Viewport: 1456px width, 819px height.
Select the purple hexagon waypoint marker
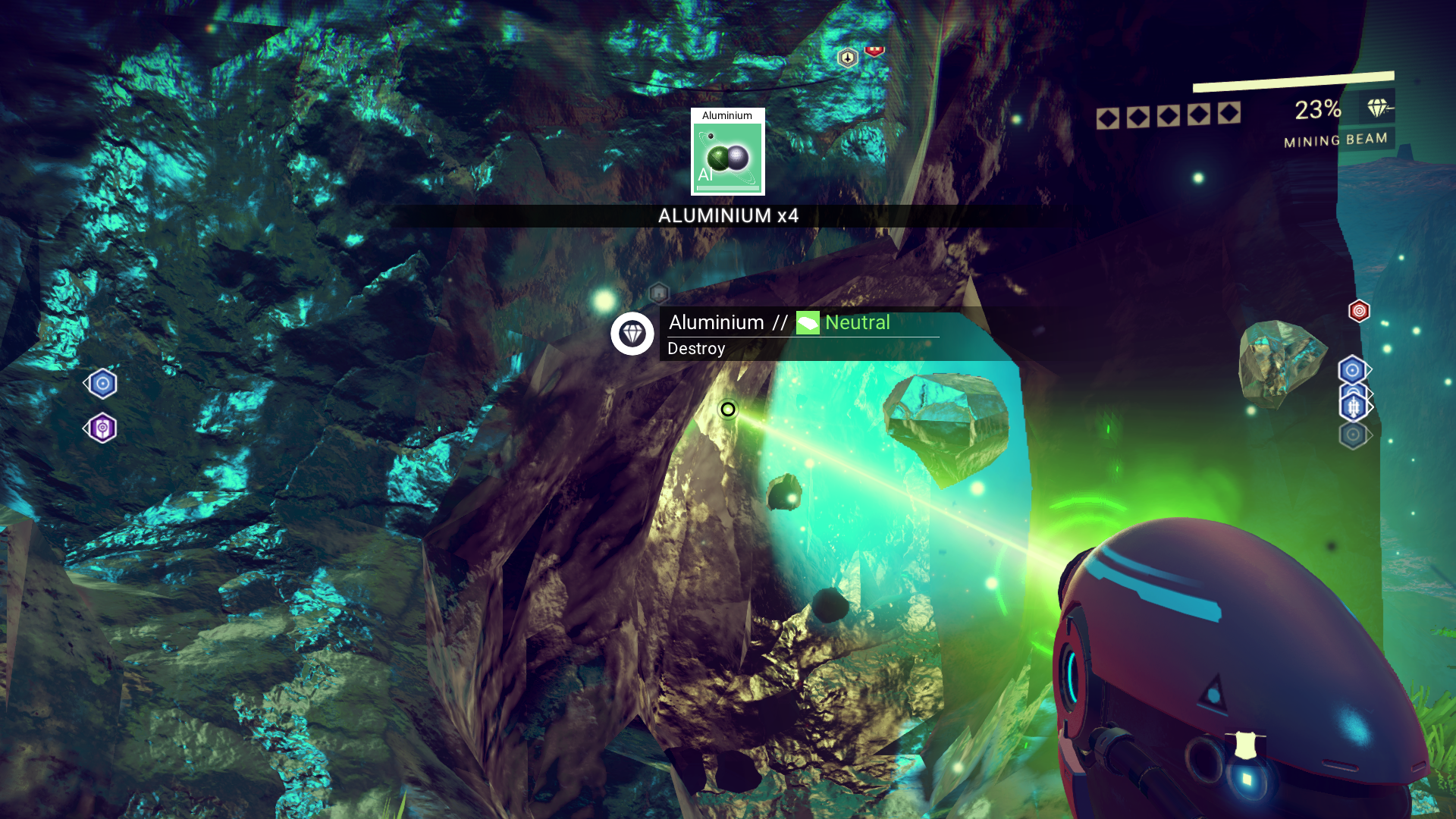click(x=102, y=428)
